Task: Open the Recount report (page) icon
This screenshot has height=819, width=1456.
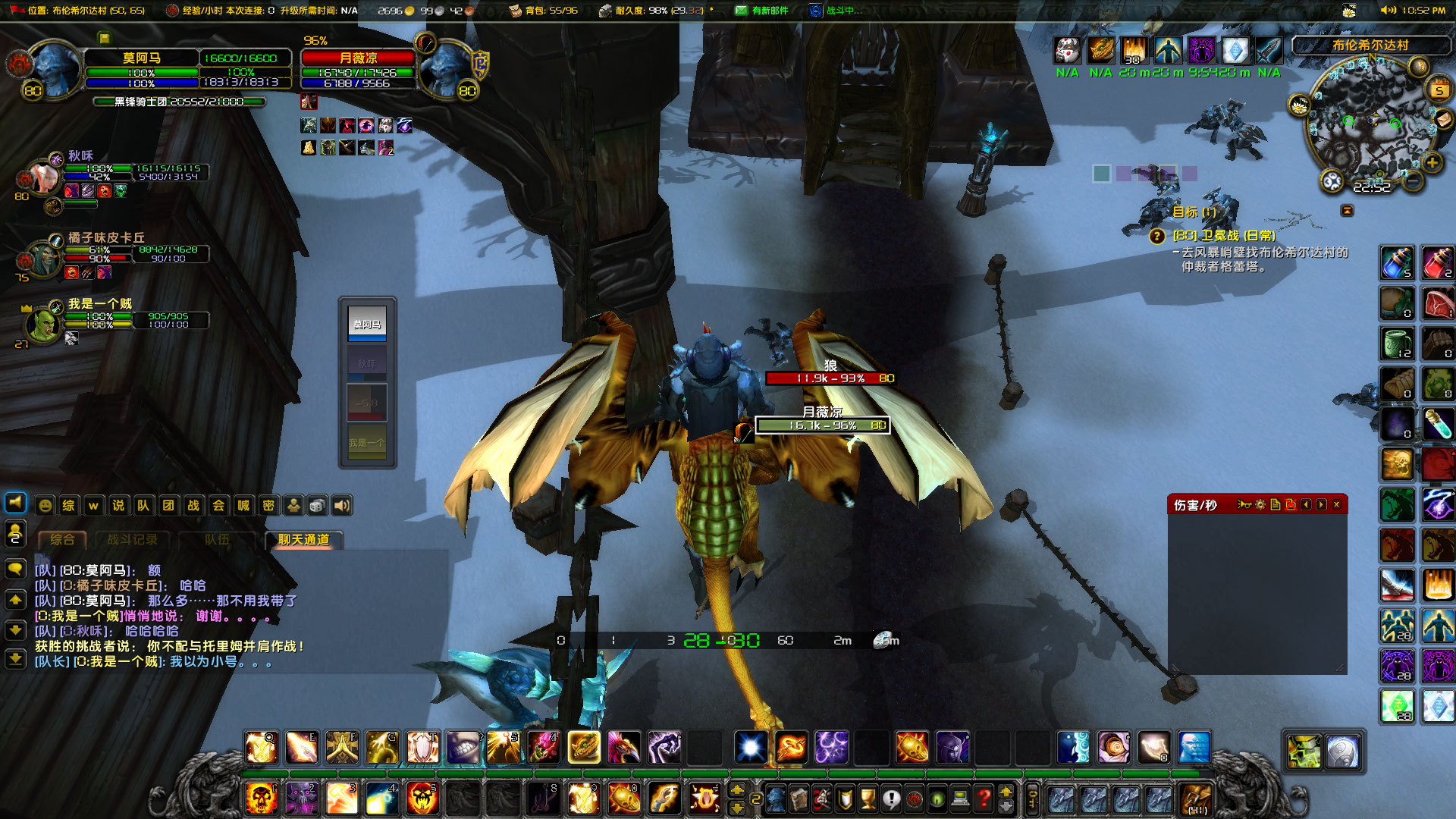Action: pyautogui.click(x=1276, y=505)
